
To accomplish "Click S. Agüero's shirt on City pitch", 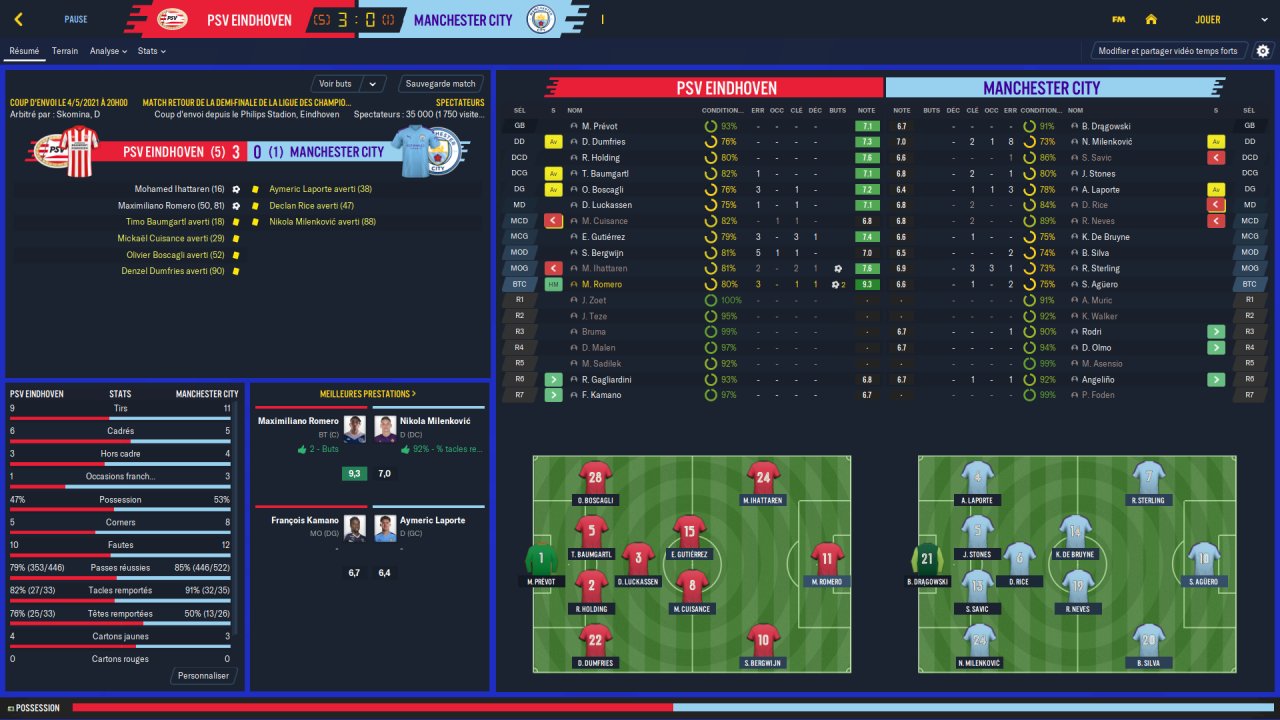I will click(x=1204, y=559).
